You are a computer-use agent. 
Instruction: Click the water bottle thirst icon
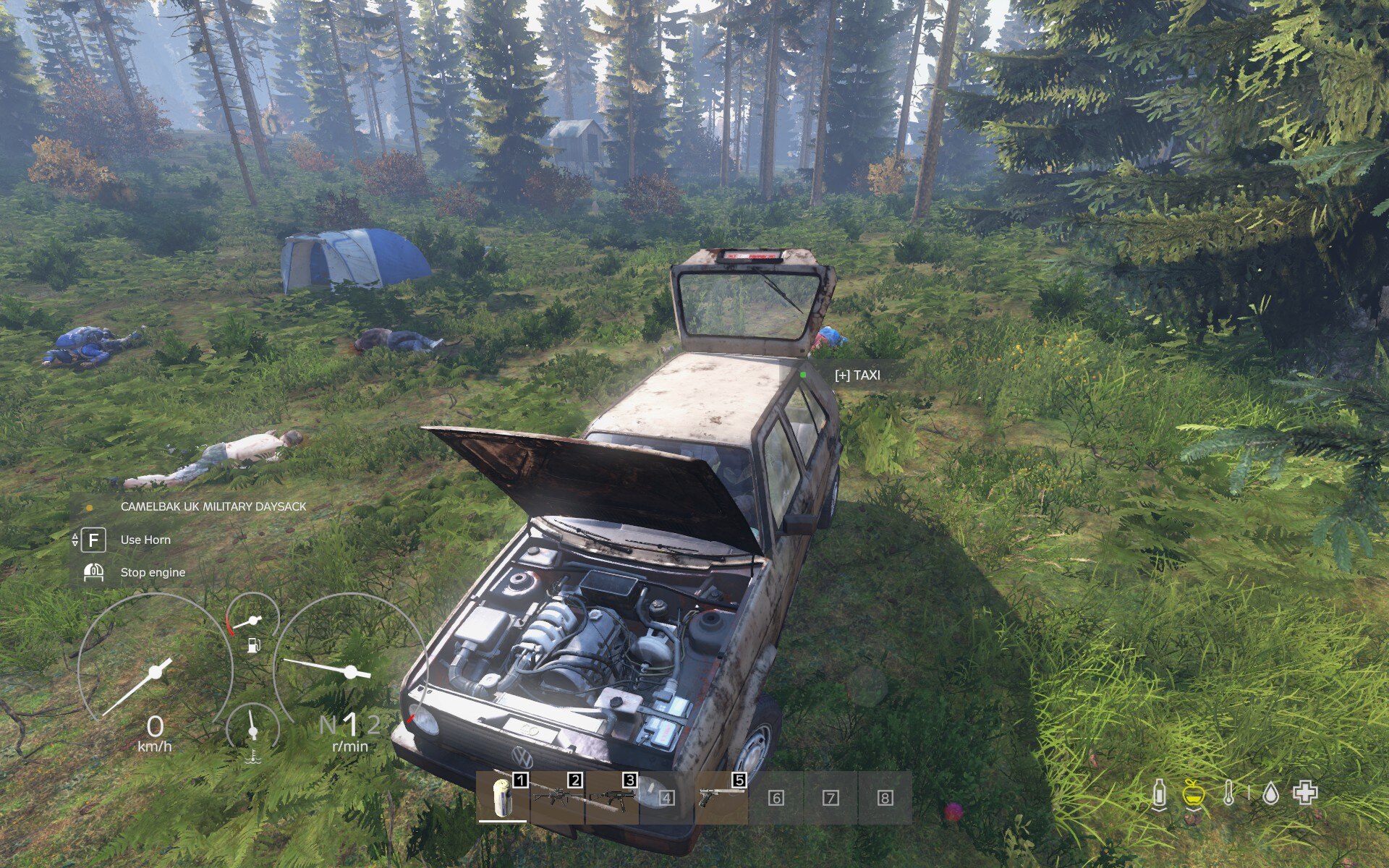(x=1159, y=793)
